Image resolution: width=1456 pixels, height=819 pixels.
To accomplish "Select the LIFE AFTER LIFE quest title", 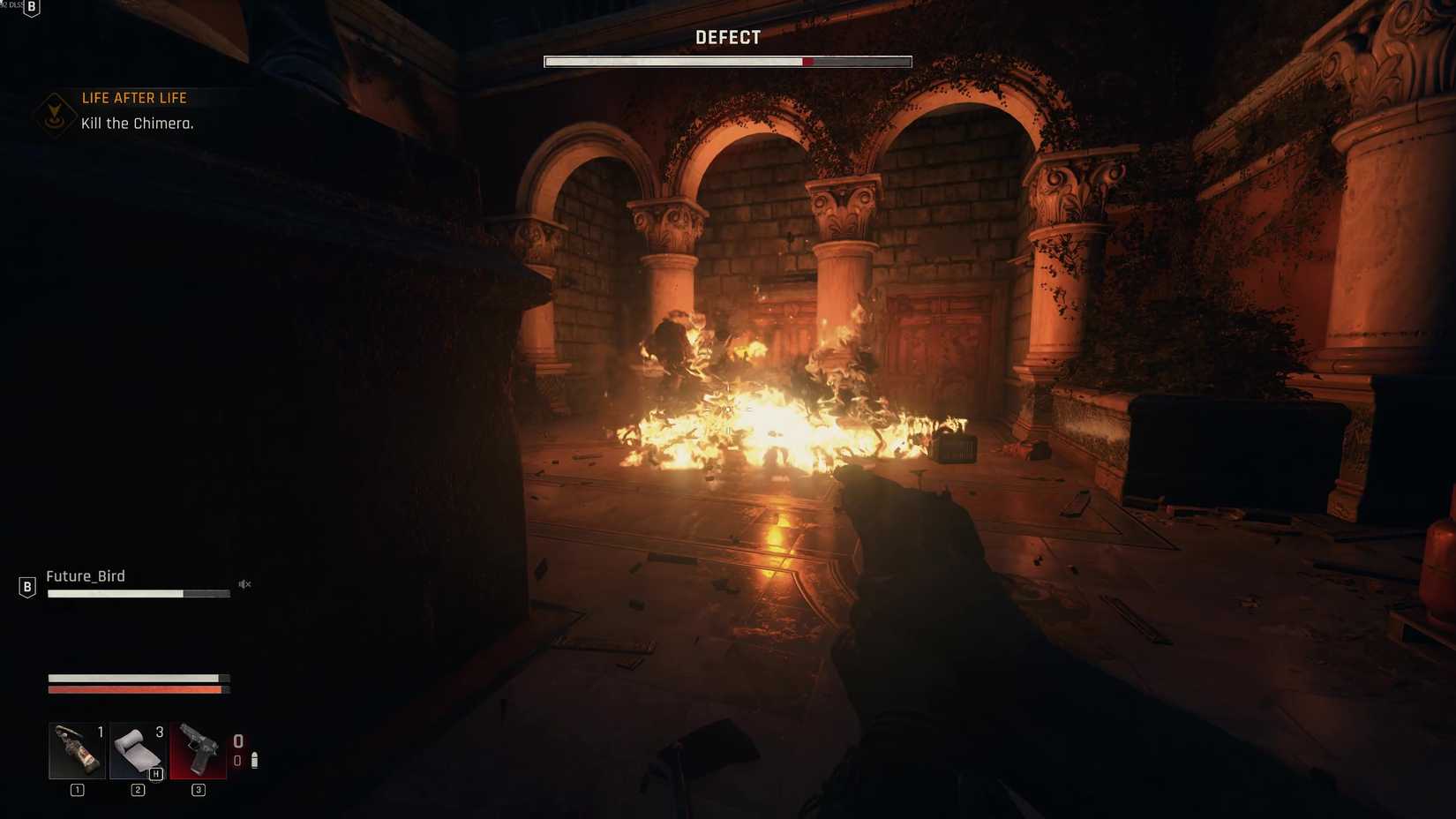I will pos(134,97).
